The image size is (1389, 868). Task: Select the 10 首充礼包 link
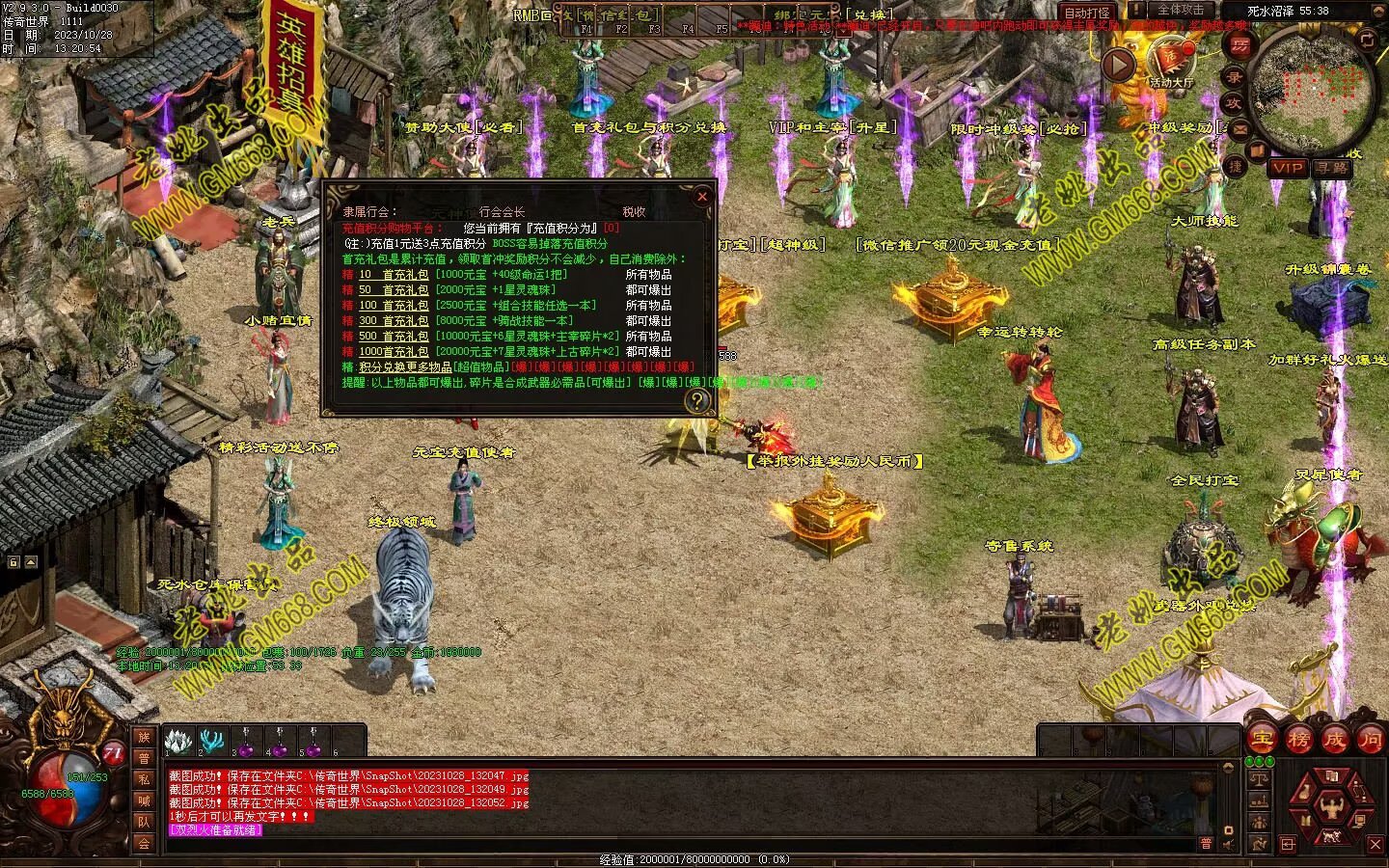click(x=393, y=275)
